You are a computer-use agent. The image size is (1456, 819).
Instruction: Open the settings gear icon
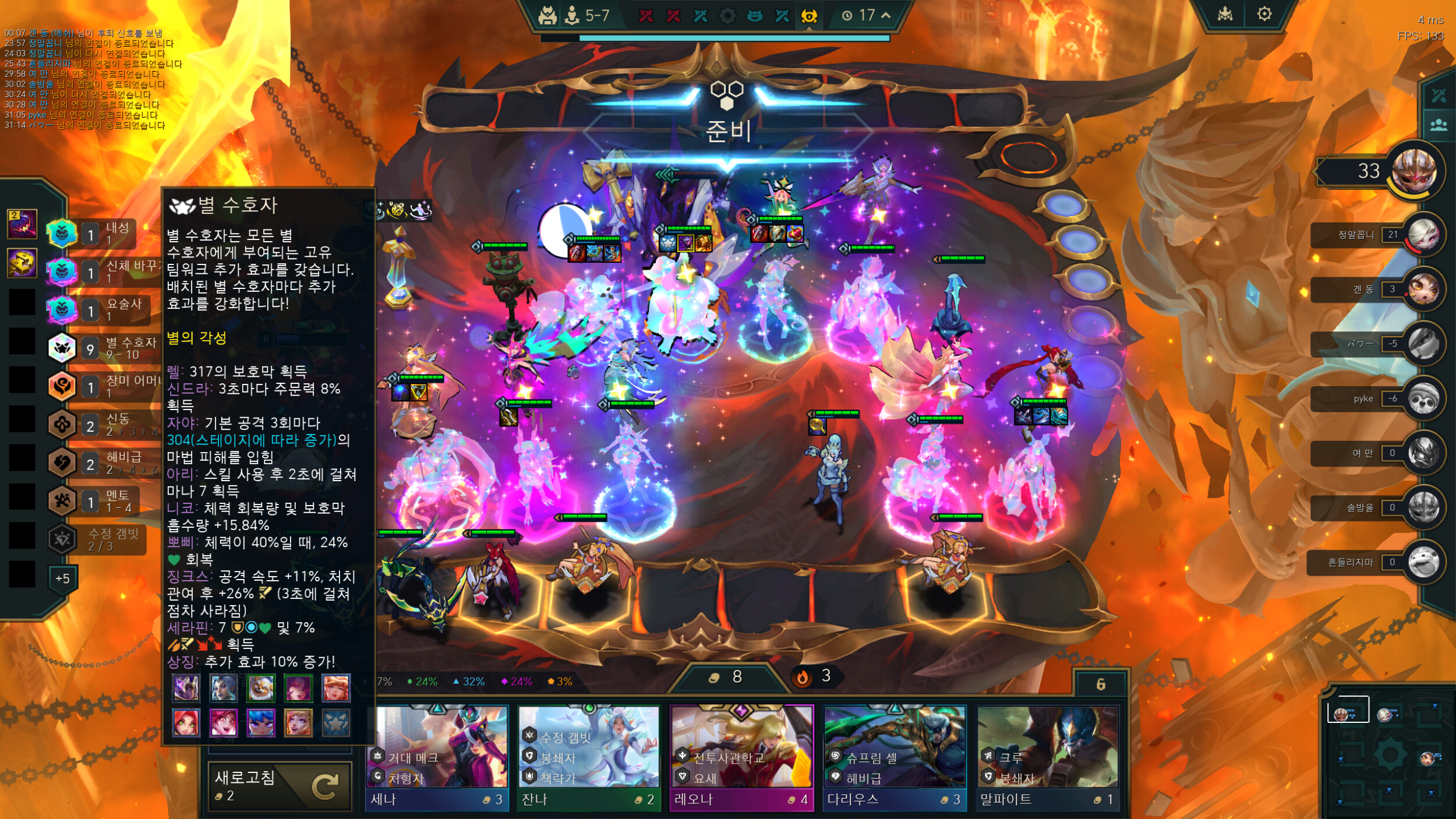pyautogui.click(x=1264, y=14)
